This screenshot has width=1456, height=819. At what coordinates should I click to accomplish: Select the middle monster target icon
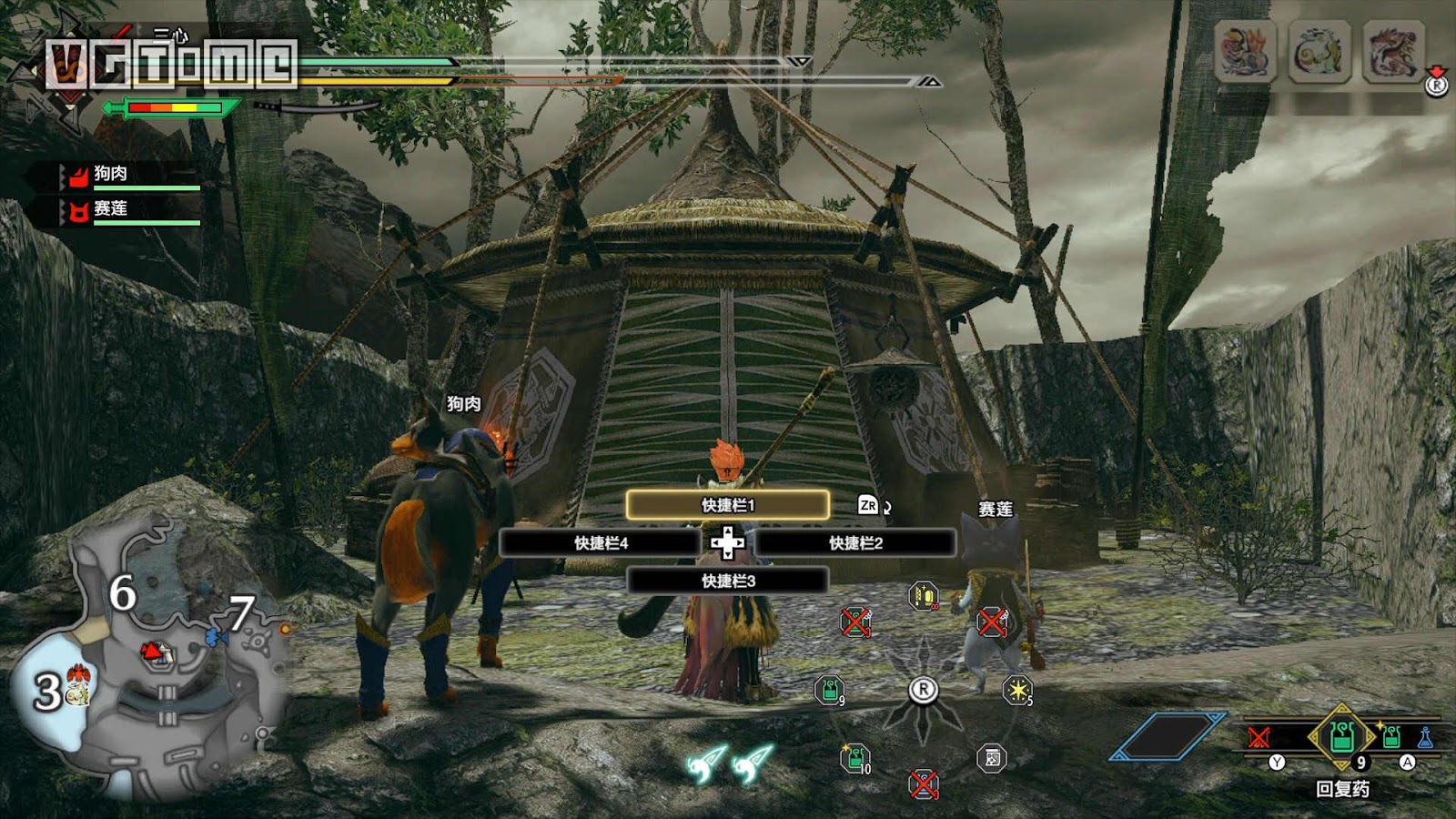[x=1319, y=52]
